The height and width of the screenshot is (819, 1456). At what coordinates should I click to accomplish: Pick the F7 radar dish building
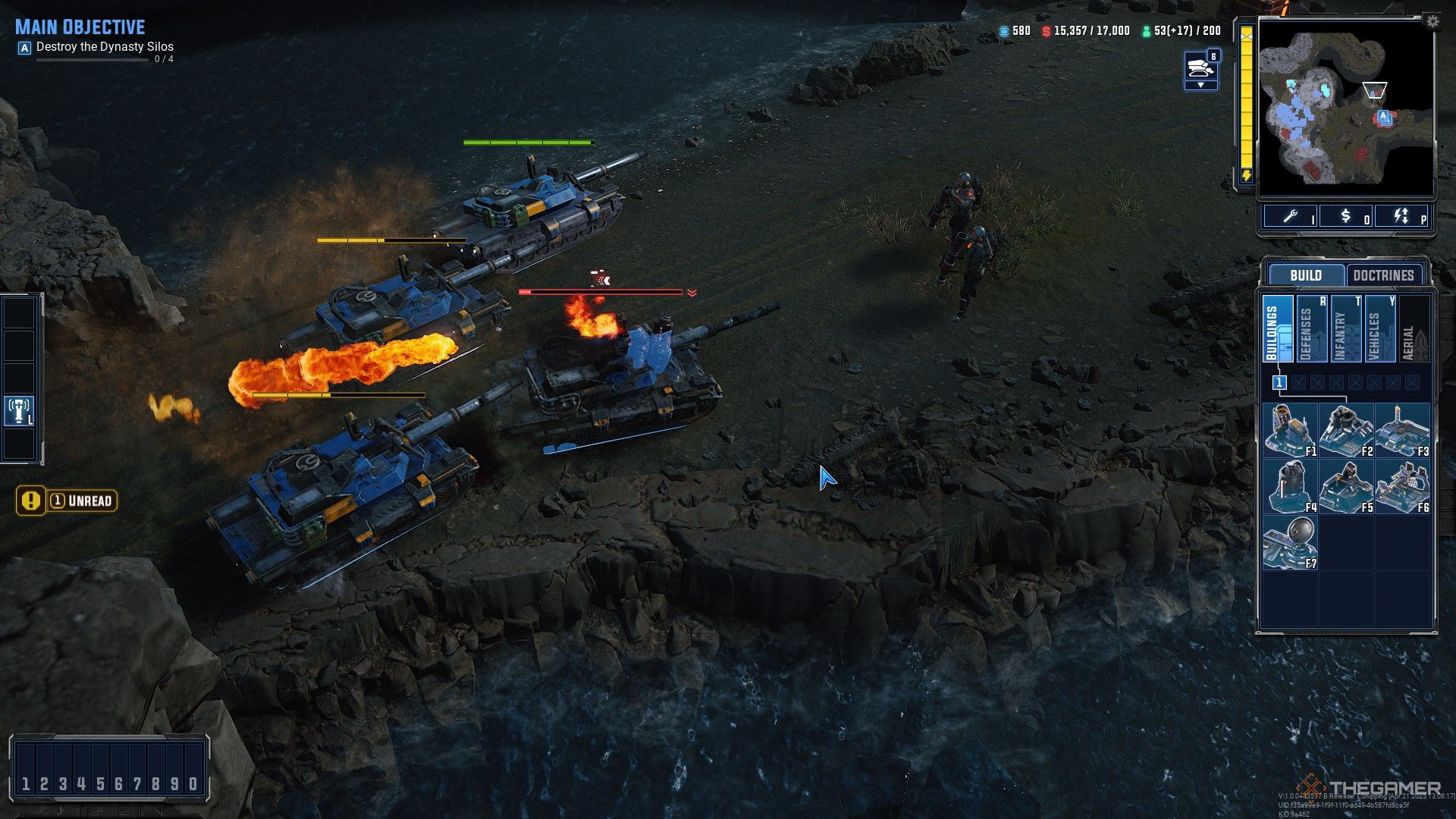(1290, 542)
